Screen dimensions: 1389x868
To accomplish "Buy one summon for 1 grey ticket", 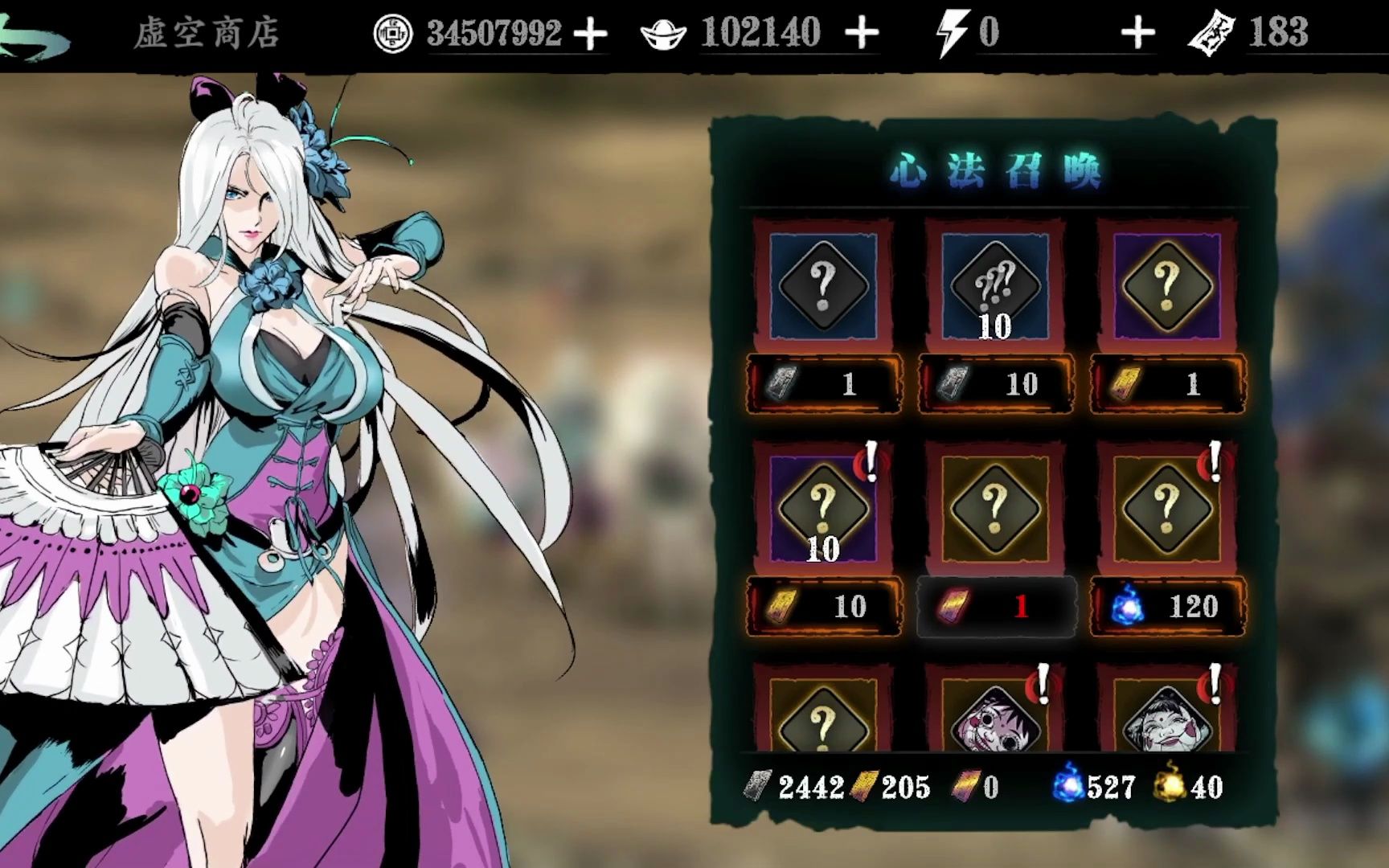I will coord(824,384).
